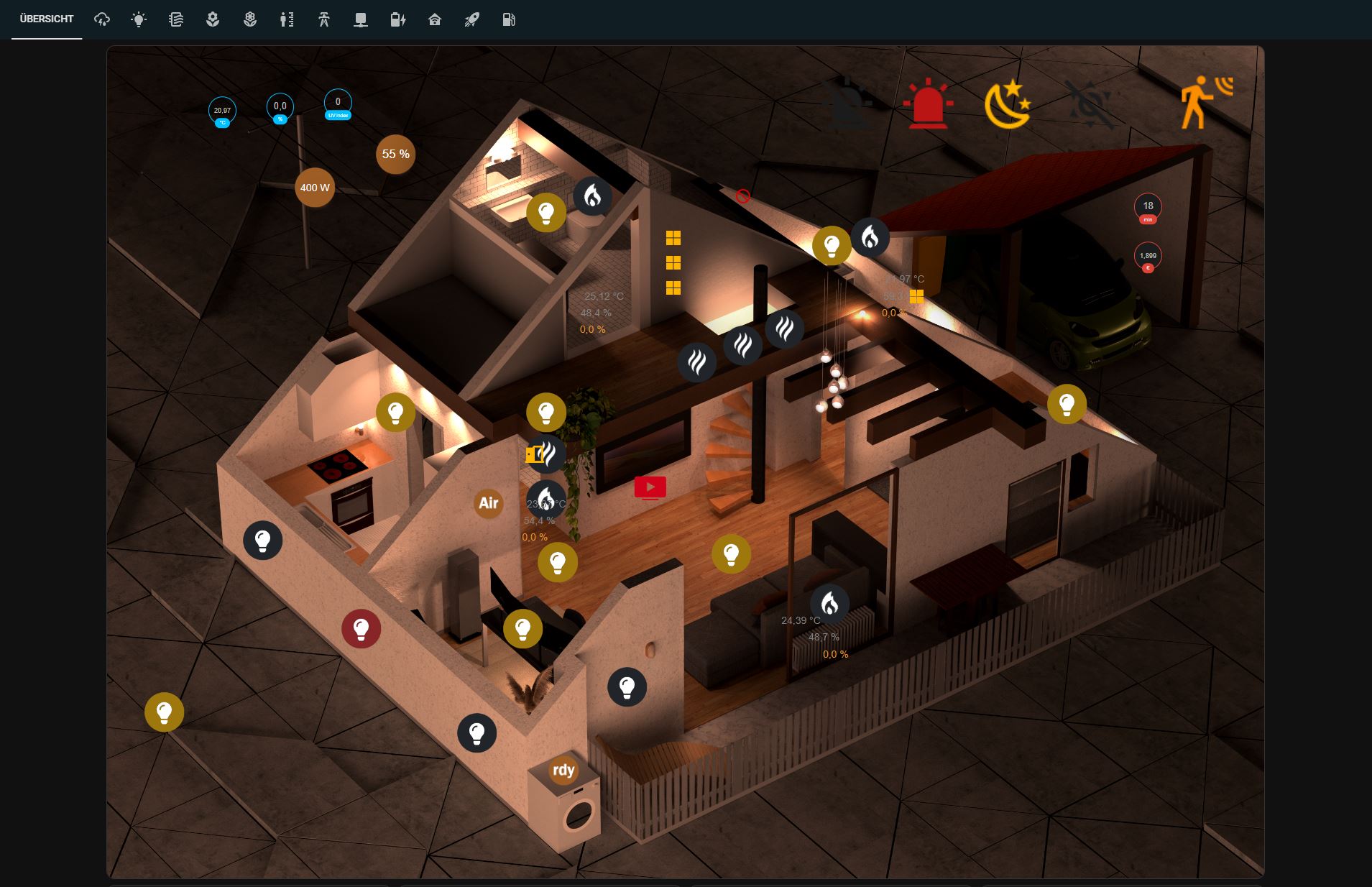Switch to the ÜBERSICHT tab
Image resolution: width=1372 pixels, height=887 pixels.
point(45,19)
